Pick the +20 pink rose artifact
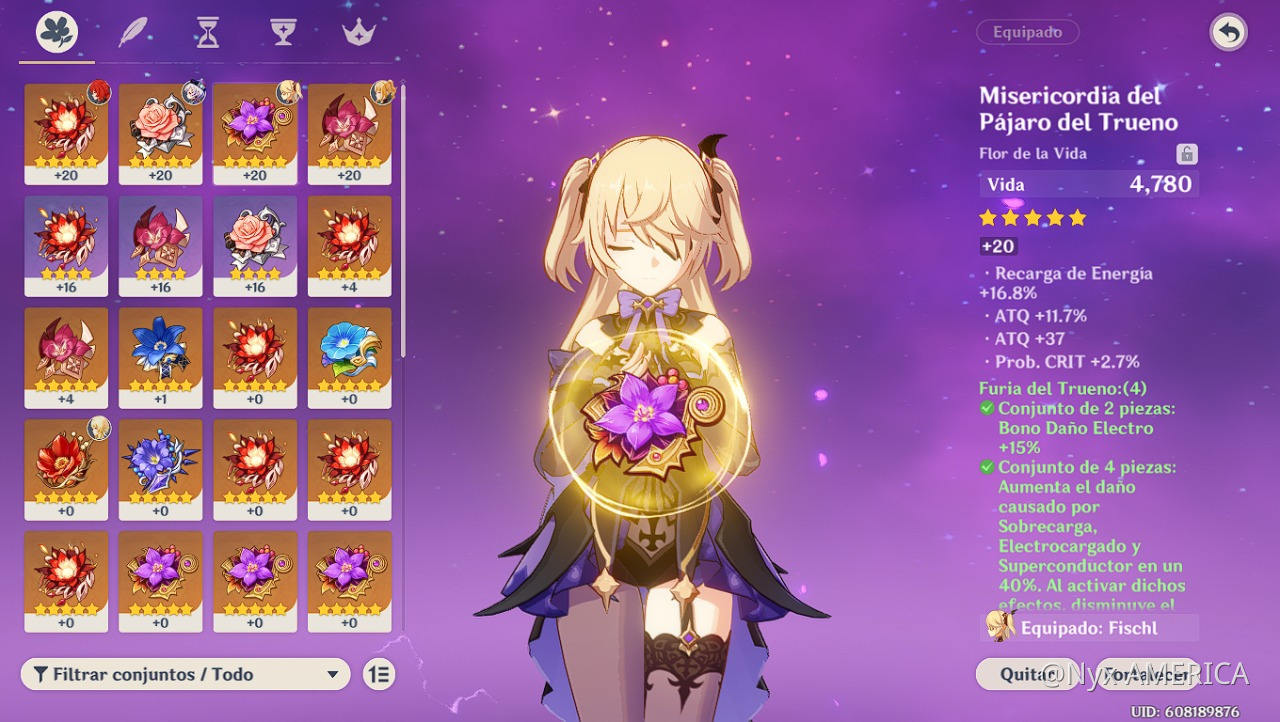This screenshot has height=722, width=1280. (160, 133)
